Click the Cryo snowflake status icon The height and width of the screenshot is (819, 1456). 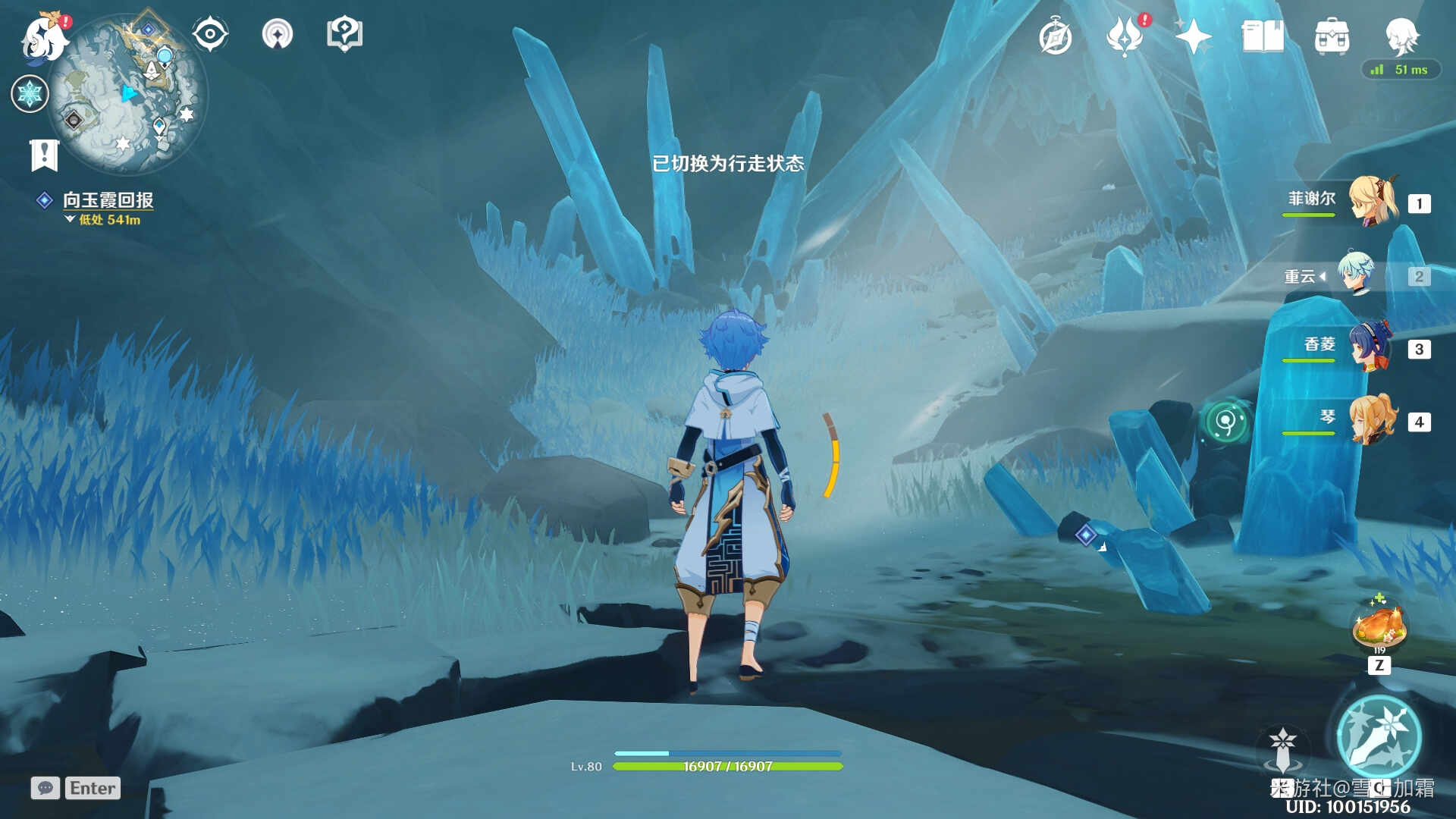(30, 94)
